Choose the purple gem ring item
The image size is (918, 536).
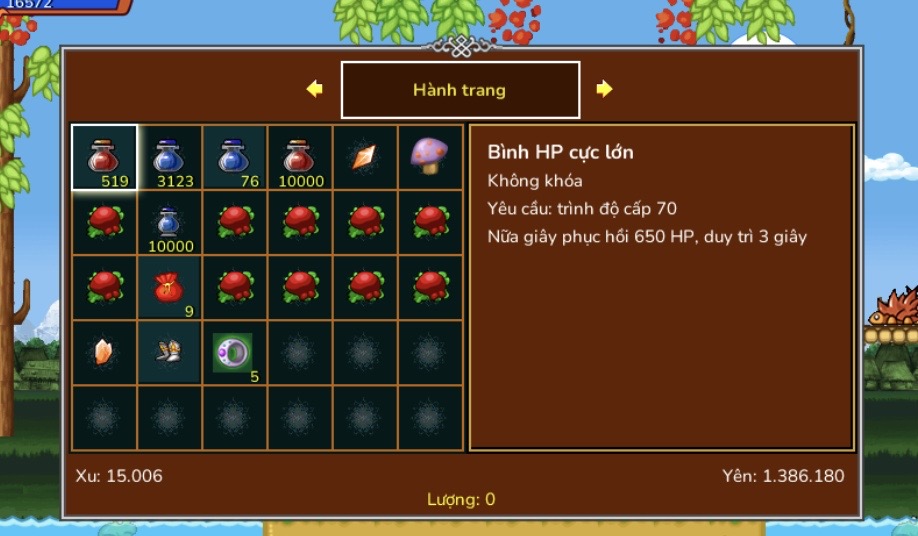pos(233,352)
